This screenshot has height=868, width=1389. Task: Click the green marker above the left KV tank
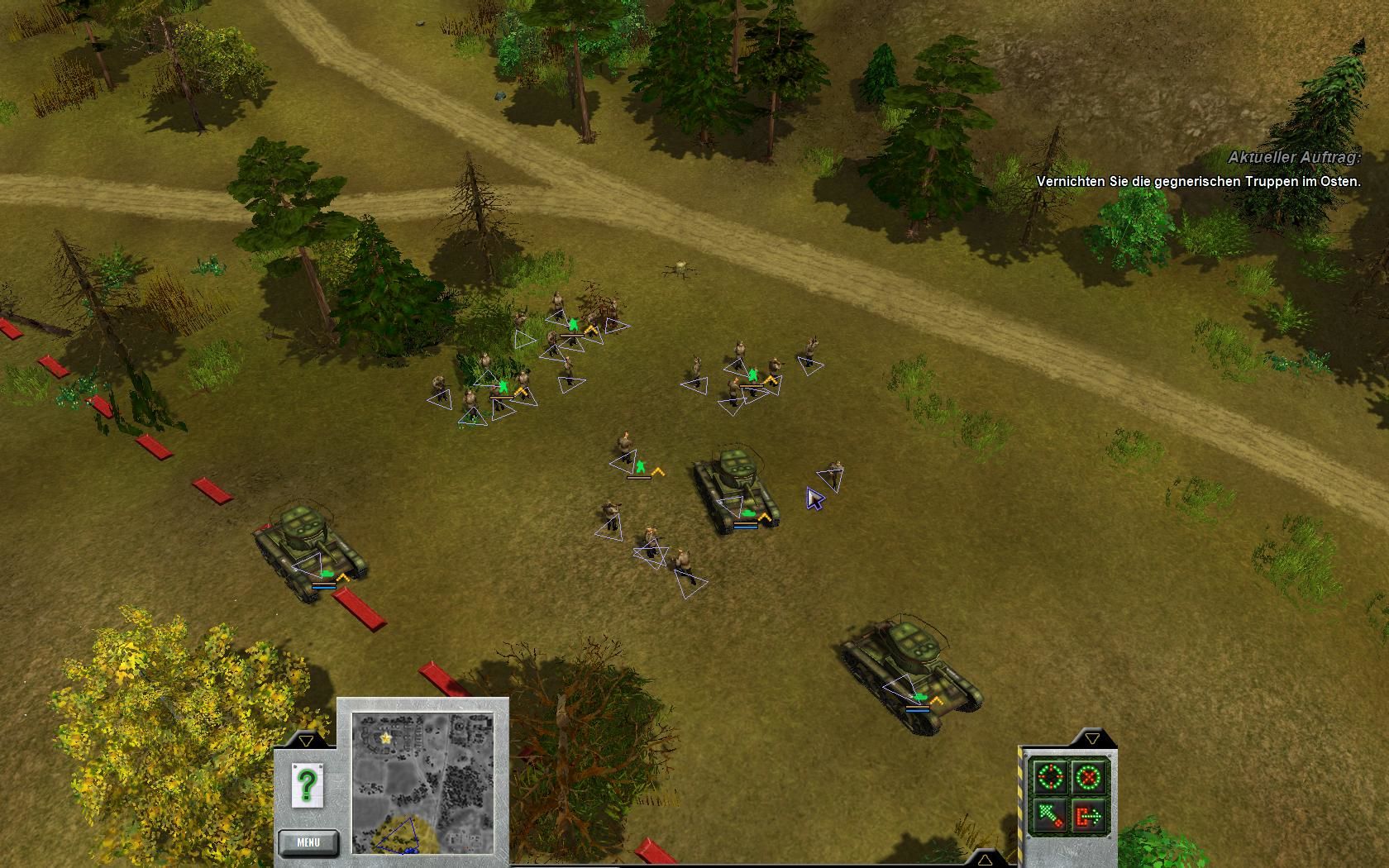(328, 572)
